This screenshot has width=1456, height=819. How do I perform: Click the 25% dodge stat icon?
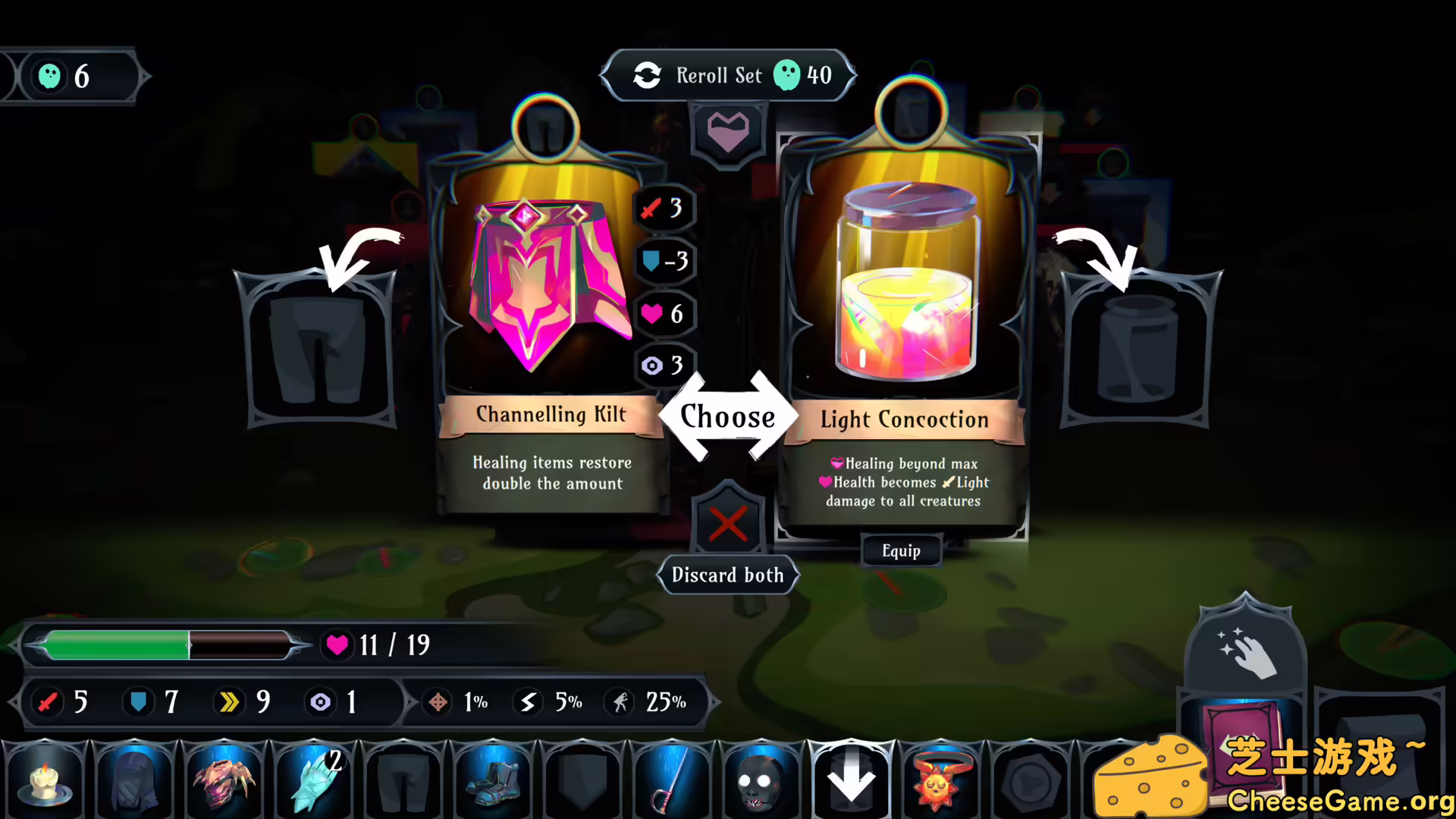click(622, 702)
